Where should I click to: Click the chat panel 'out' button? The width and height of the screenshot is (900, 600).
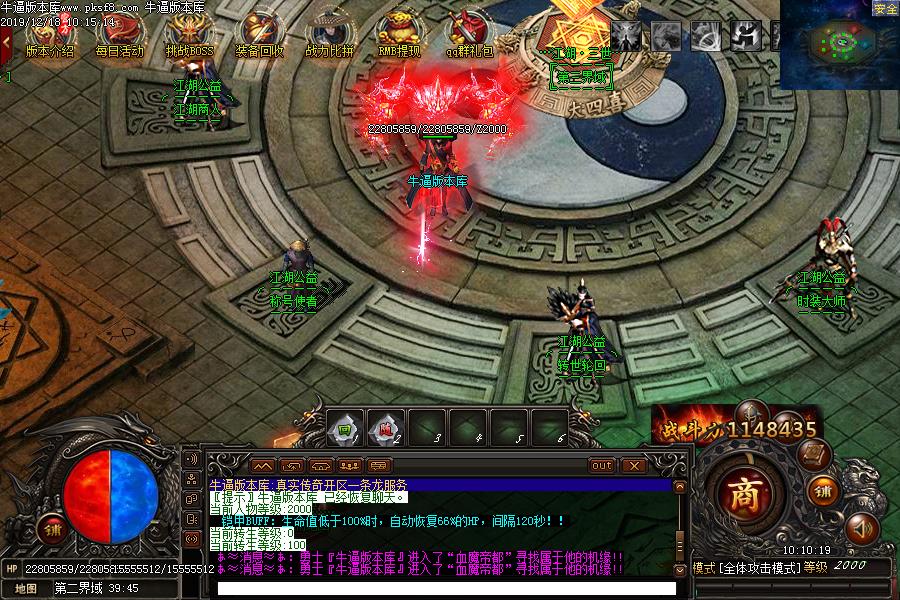[602, 465]
